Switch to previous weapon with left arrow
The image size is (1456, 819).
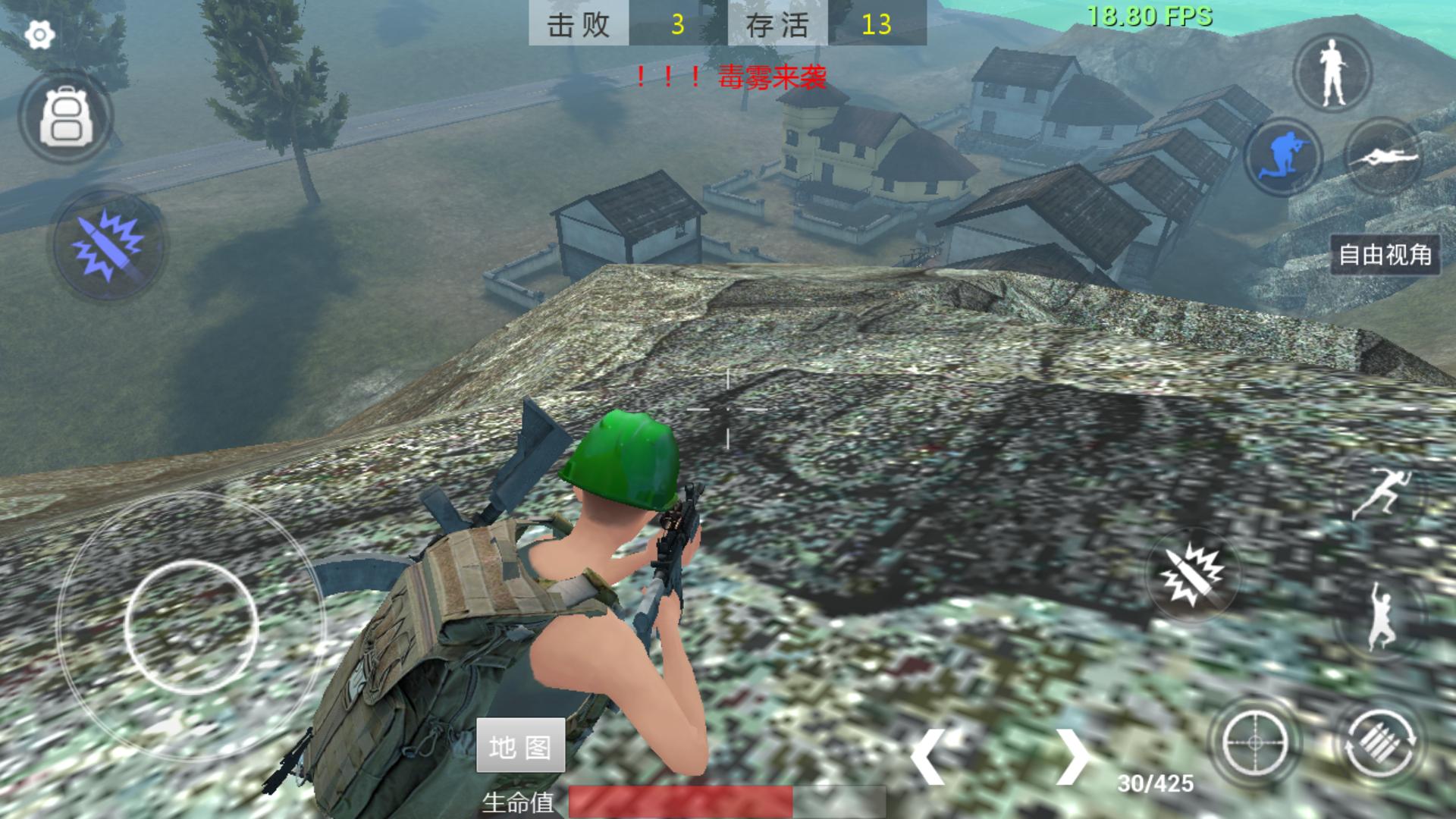928,756
